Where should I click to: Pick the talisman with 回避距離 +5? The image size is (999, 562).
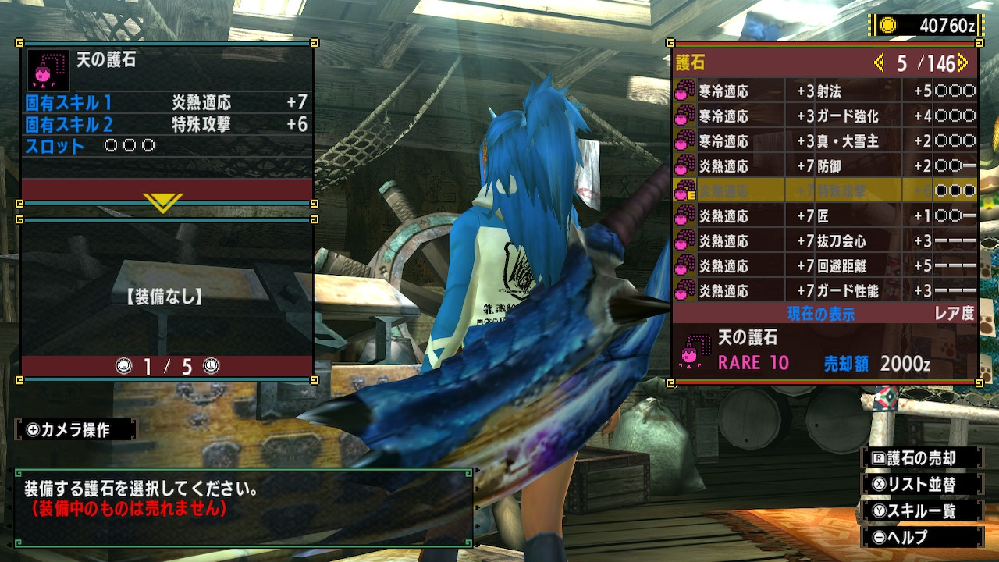click(x=825, y=266)
